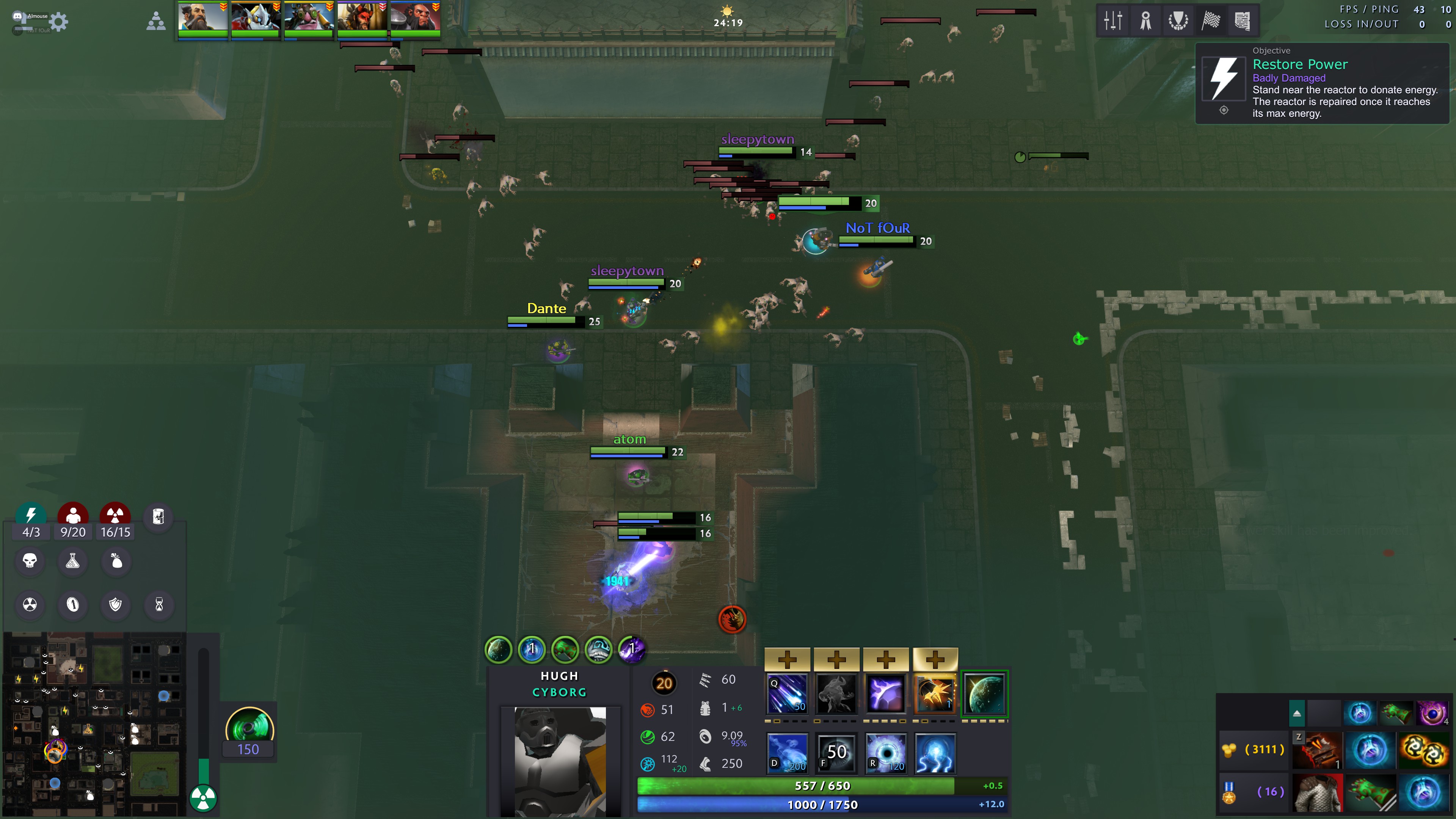Click the biohazard barrel button

click(x=158, y=516)
